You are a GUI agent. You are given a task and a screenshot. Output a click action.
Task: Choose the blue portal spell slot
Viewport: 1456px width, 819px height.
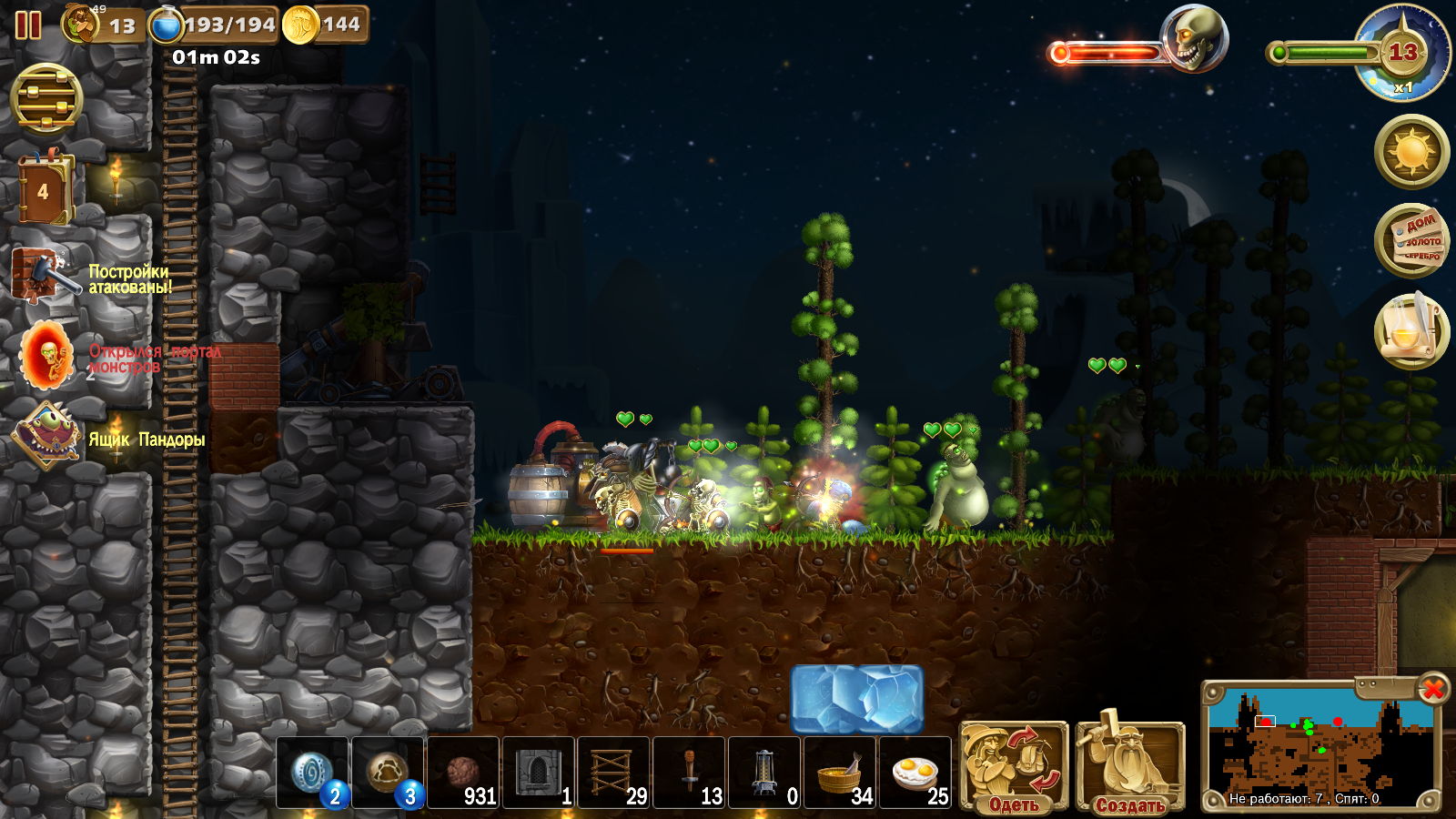(313, 773)
